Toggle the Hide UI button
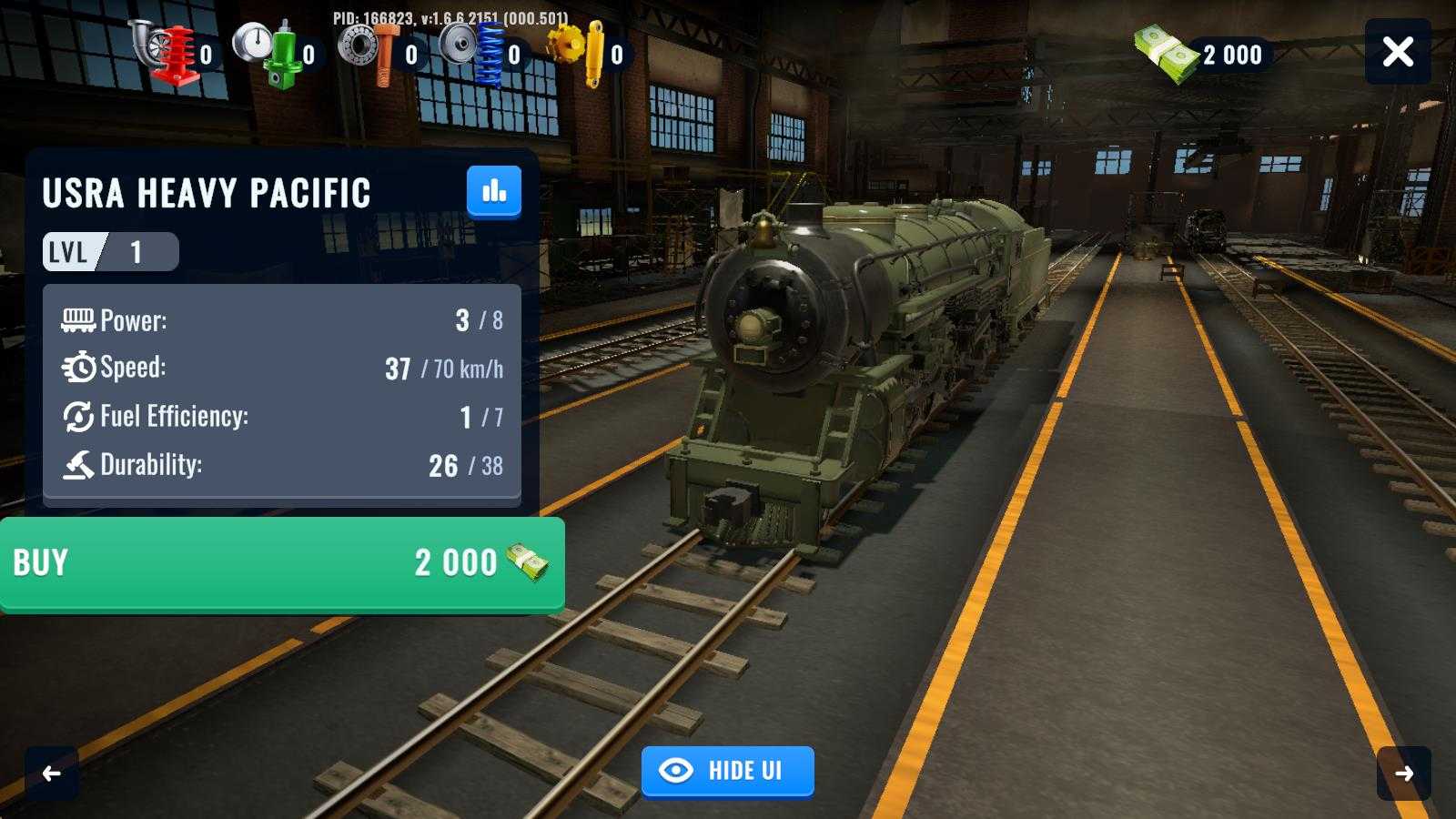This screenshot has height=819, width=1456. (727, 771)
